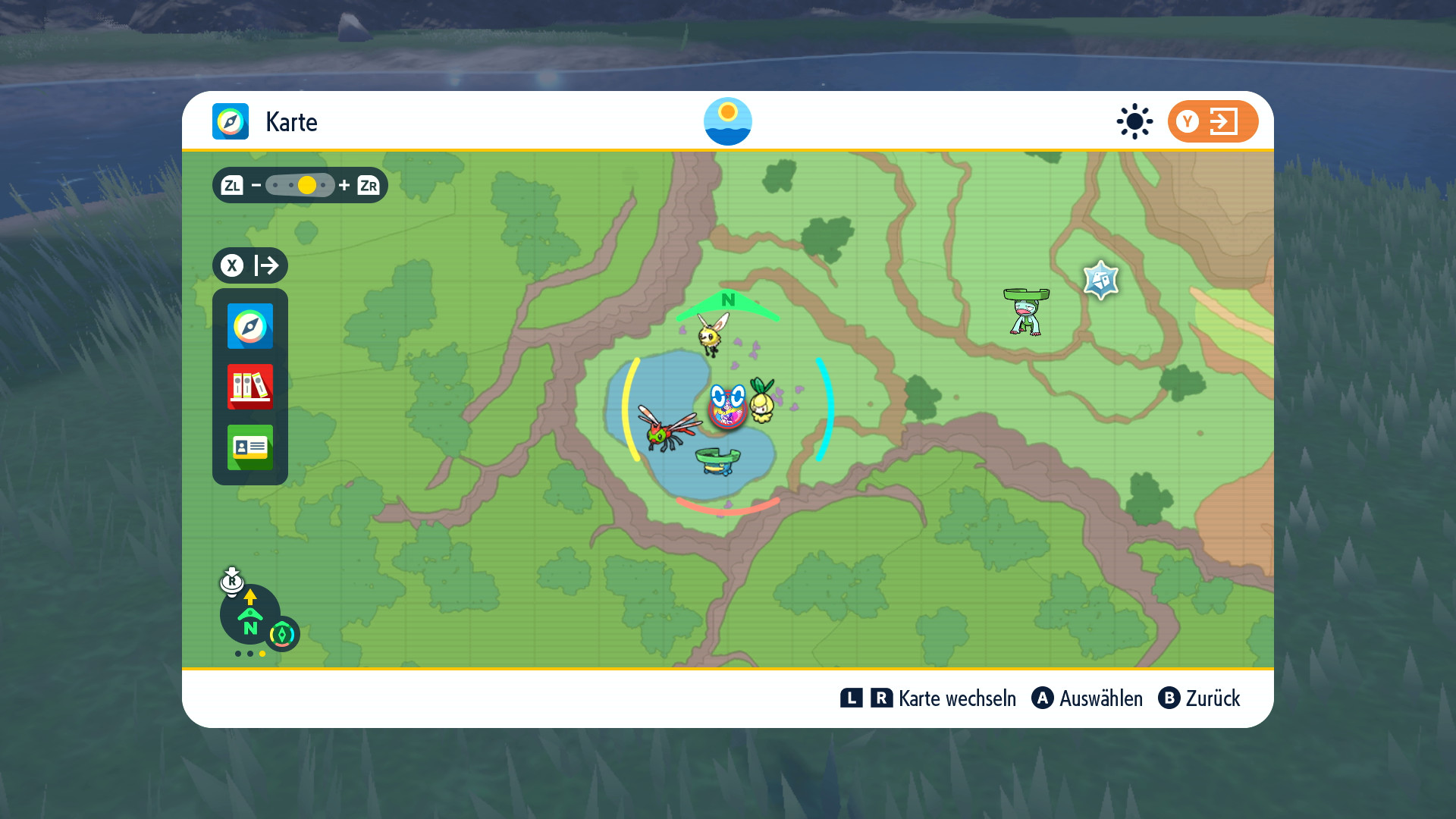
Task: Toggle the north compass orientation dial
Action: (x=250, y=614)
